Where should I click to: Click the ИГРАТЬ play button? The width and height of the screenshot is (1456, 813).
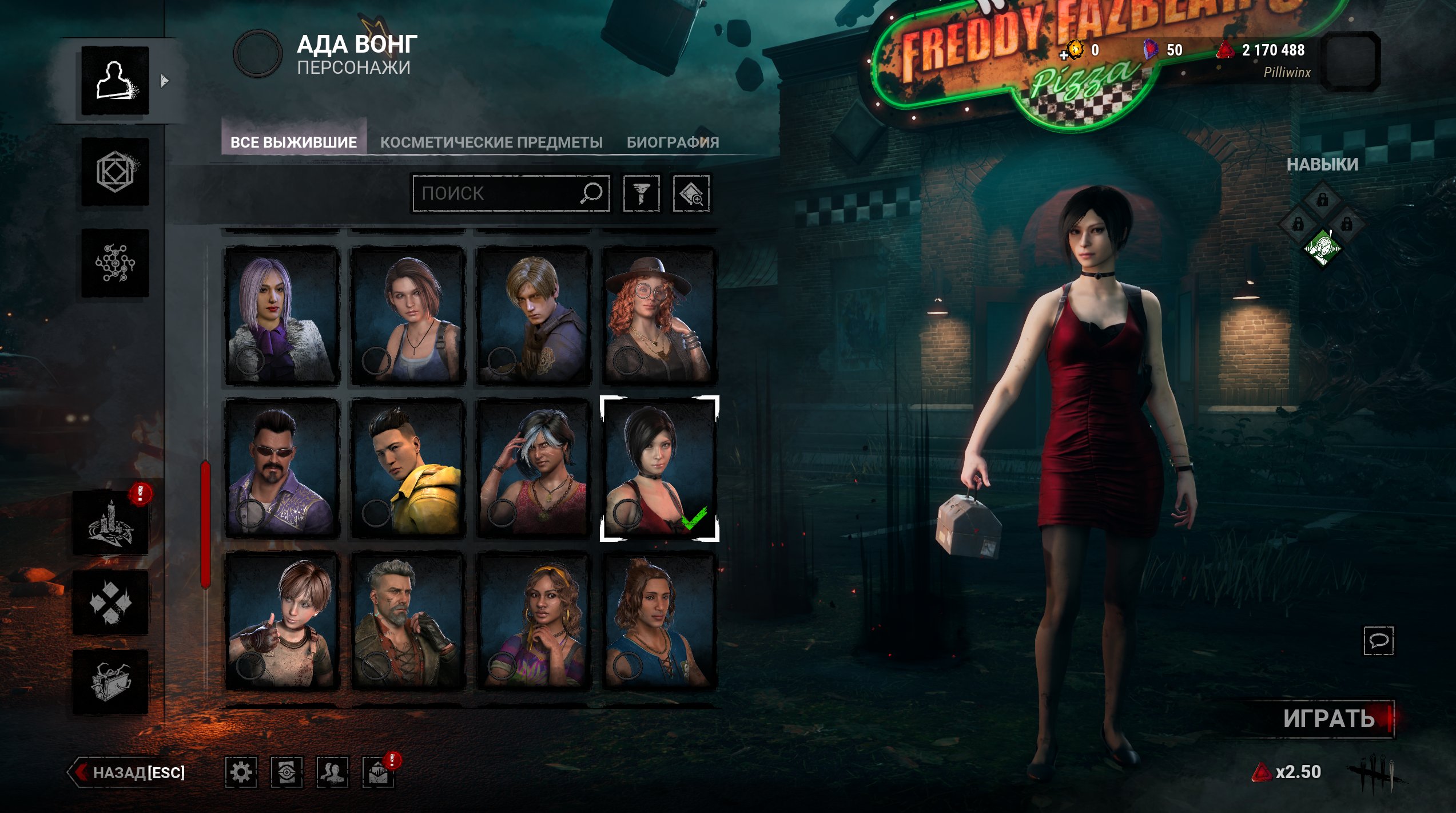coord(1328,719)
